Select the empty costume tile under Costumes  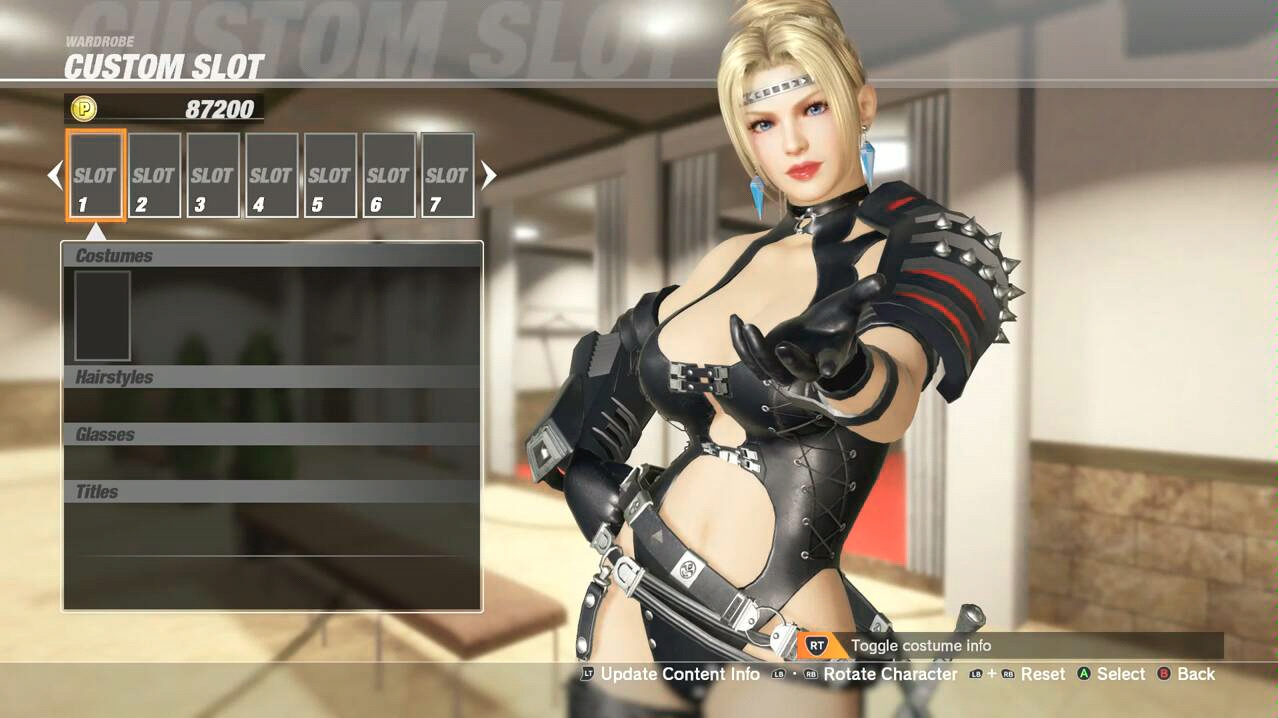click(x=102, y=315)
